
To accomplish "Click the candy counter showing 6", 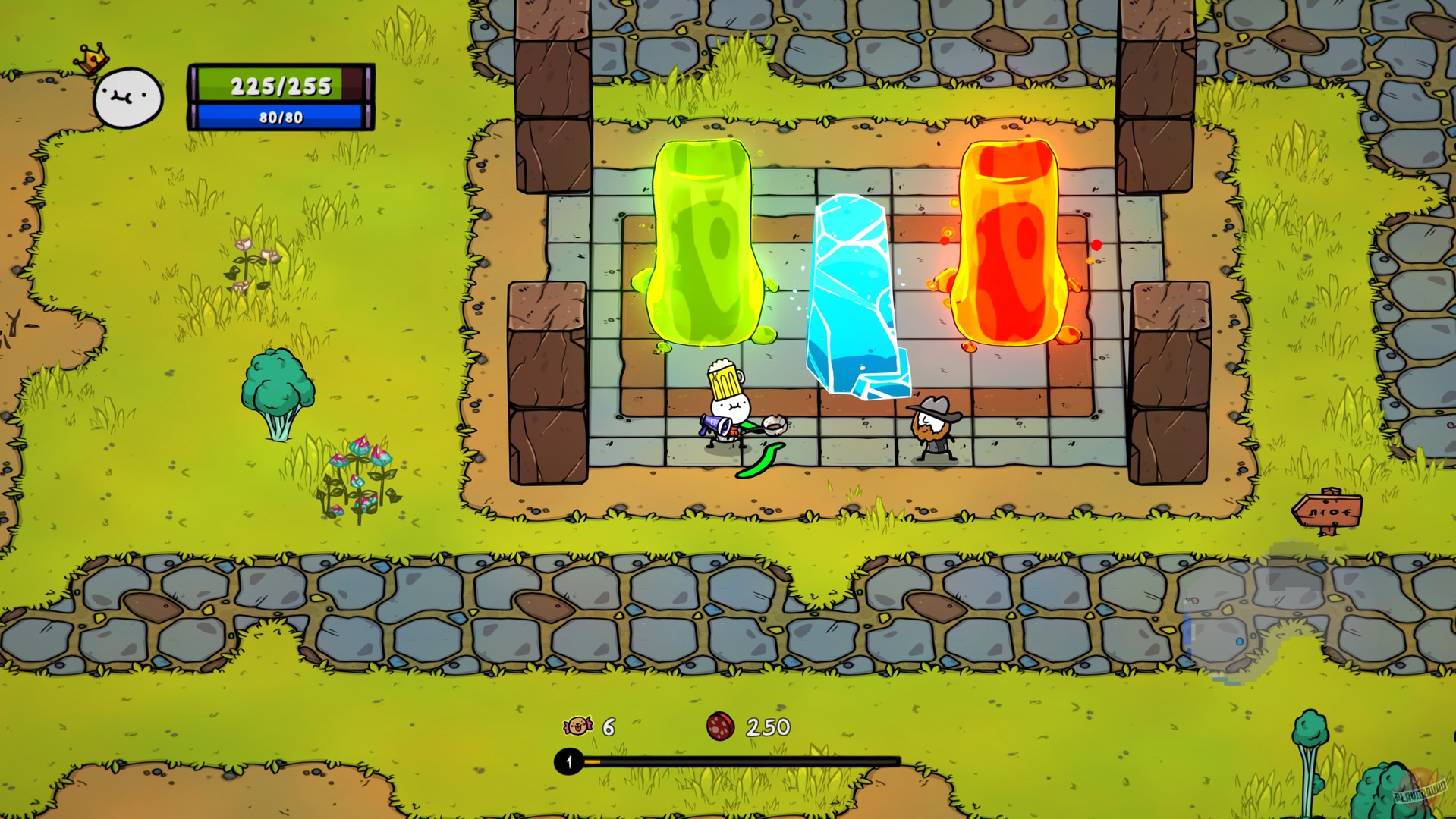I will click(x=608, y=726).
